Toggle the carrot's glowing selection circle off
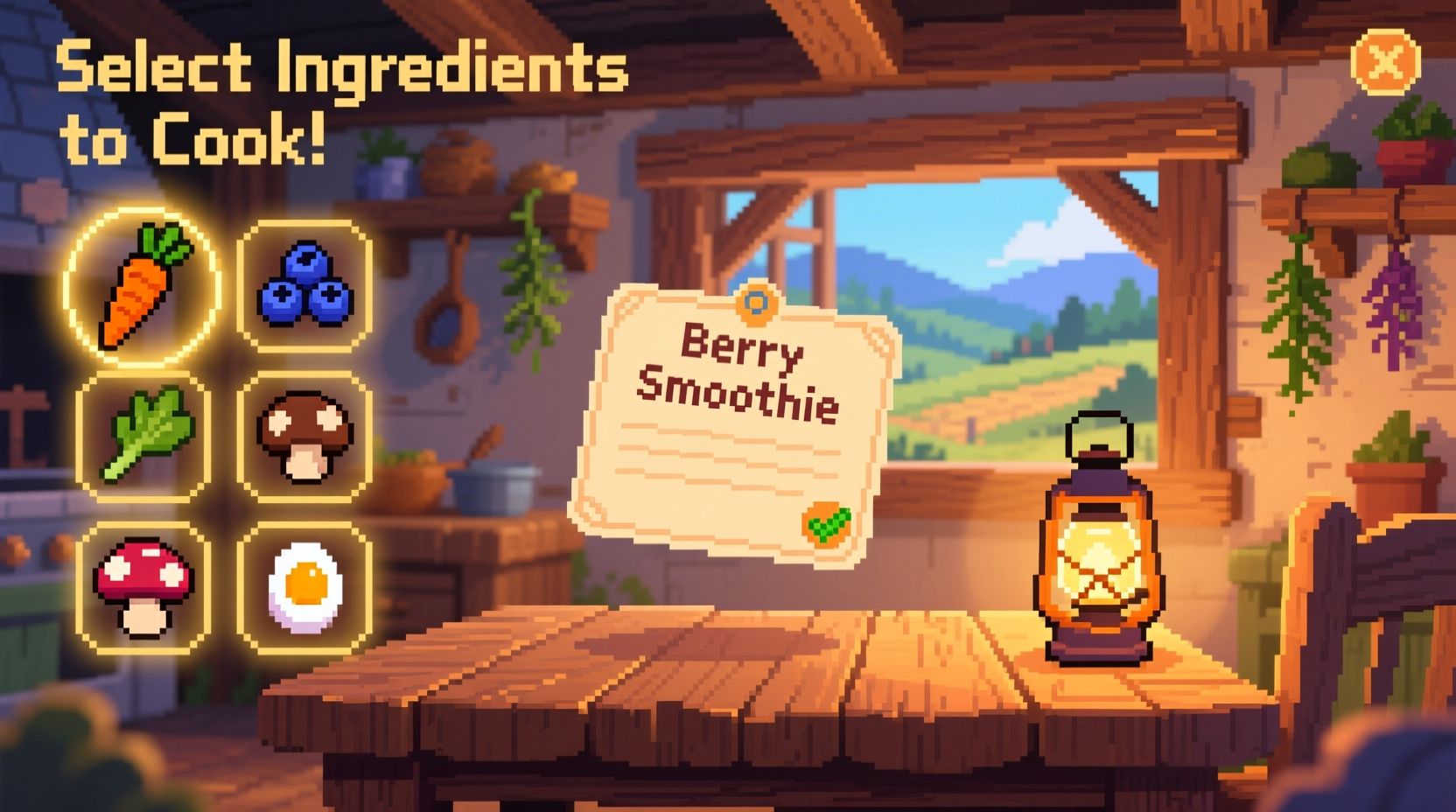This screenshot has height=812, width=1456. (140, 289)
